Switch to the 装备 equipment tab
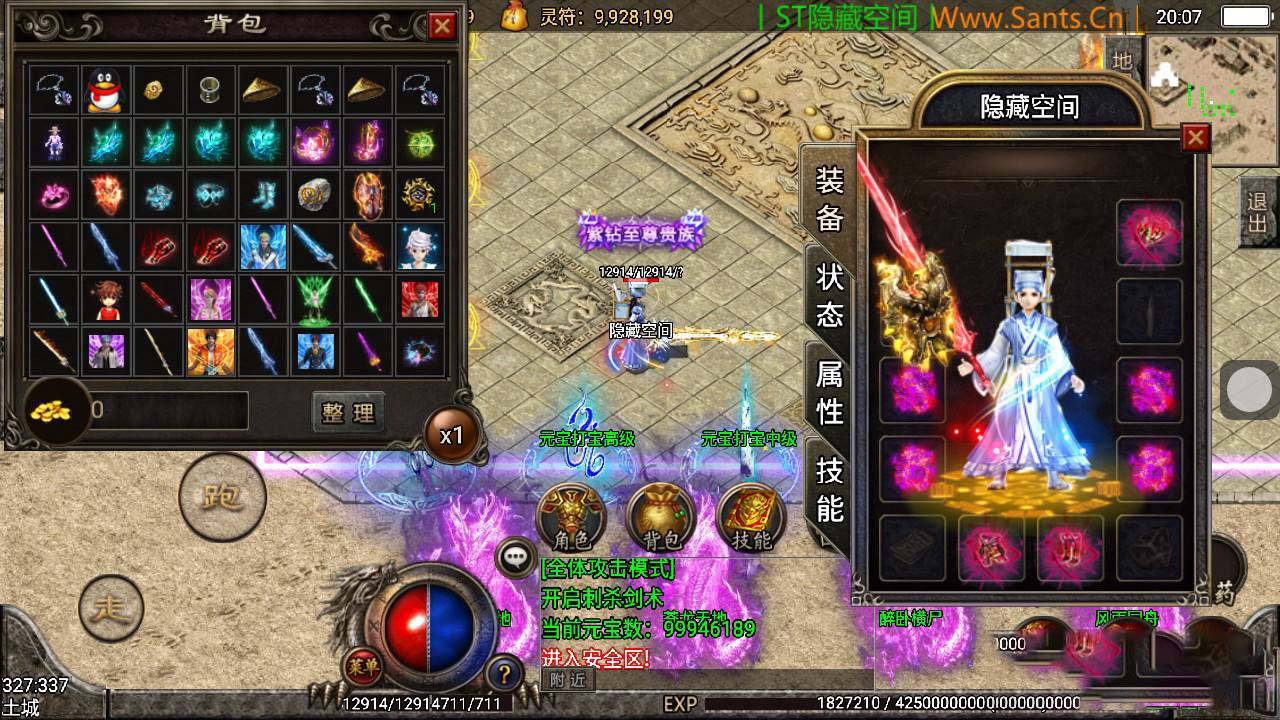The width and height of the screenshot is (1280, 720). click(830, 198)
